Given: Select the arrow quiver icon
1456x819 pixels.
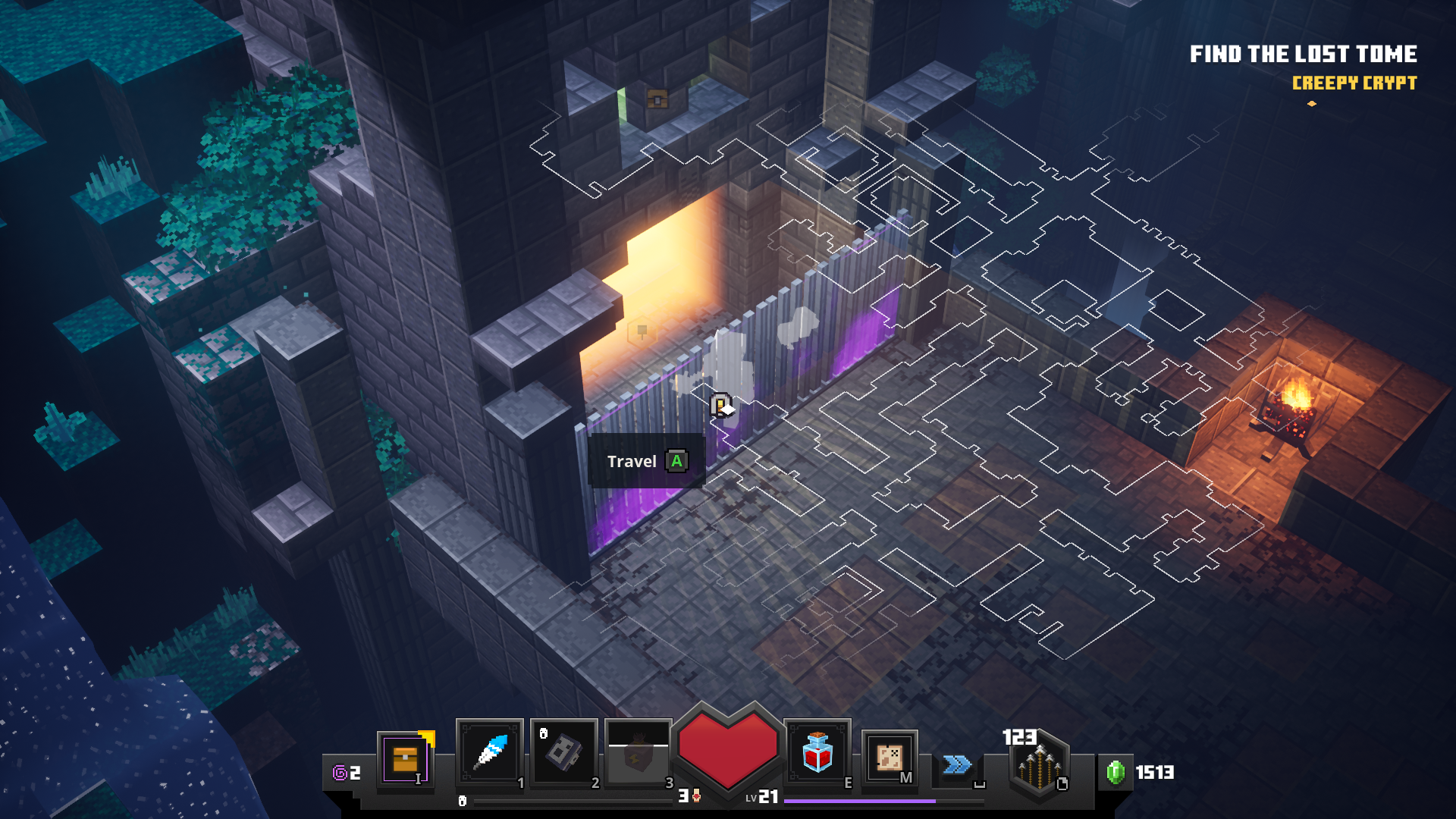Looking at the screenshot, I should click(x=1039, y=766).
